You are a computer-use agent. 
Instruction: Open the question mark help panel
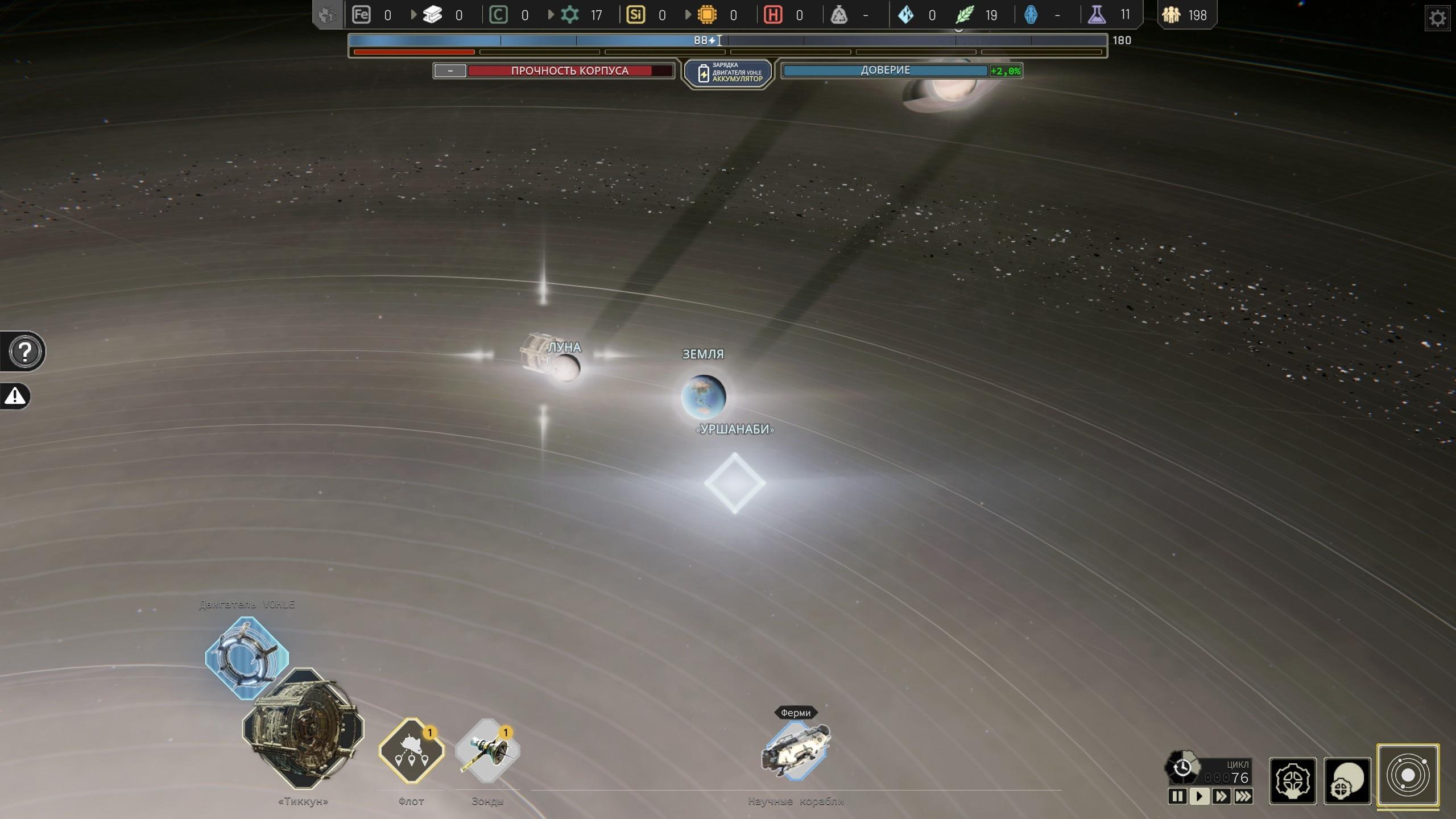(25, 351)
